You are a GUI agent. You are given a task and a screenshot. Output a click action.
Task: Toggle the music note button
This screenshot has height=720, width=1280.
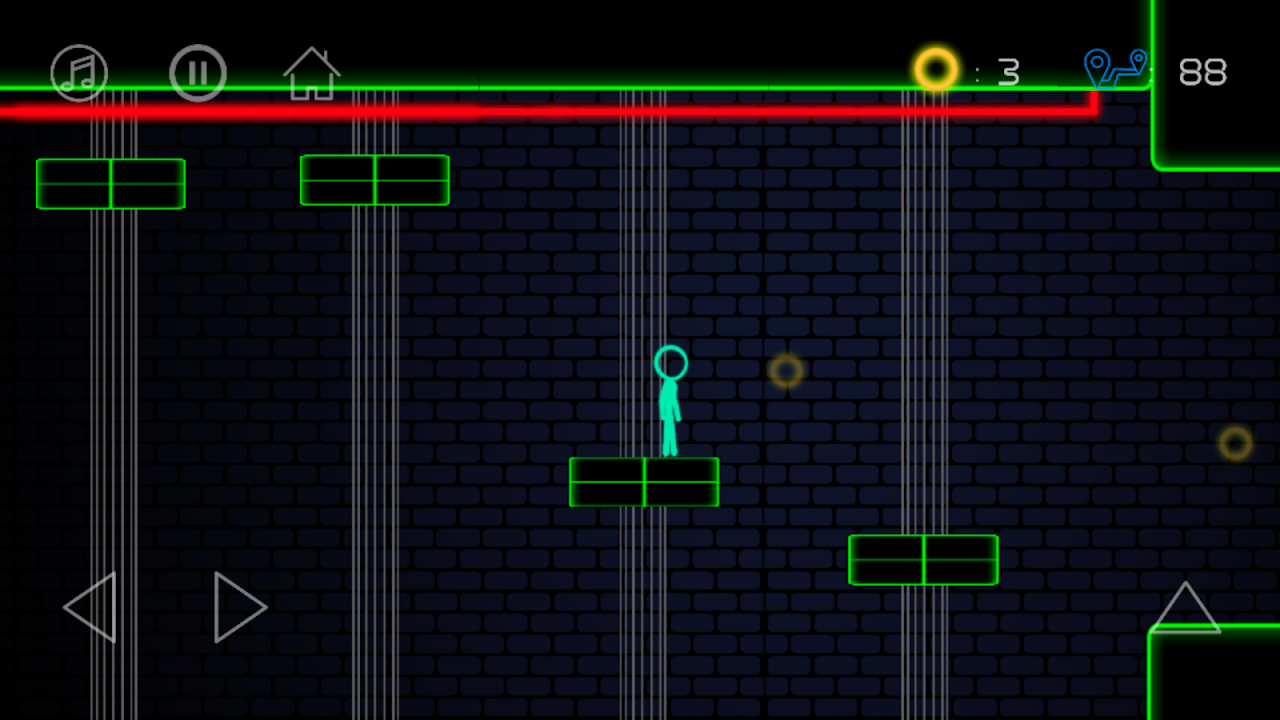79,73
